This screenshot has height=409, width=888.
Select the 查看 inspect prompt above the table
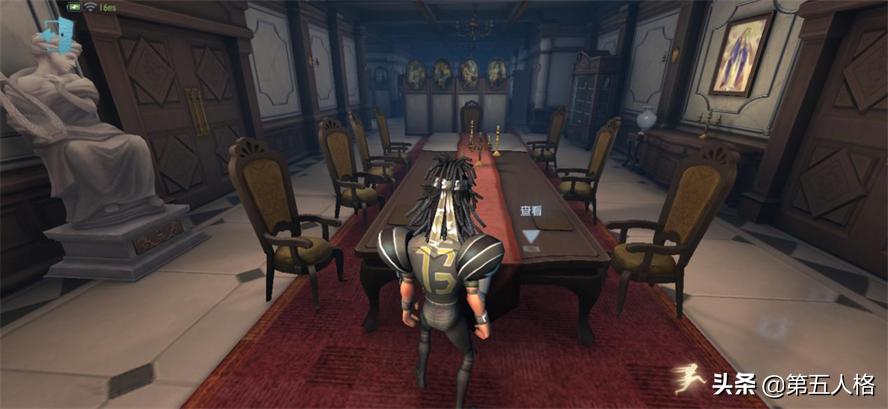point(531,212)
